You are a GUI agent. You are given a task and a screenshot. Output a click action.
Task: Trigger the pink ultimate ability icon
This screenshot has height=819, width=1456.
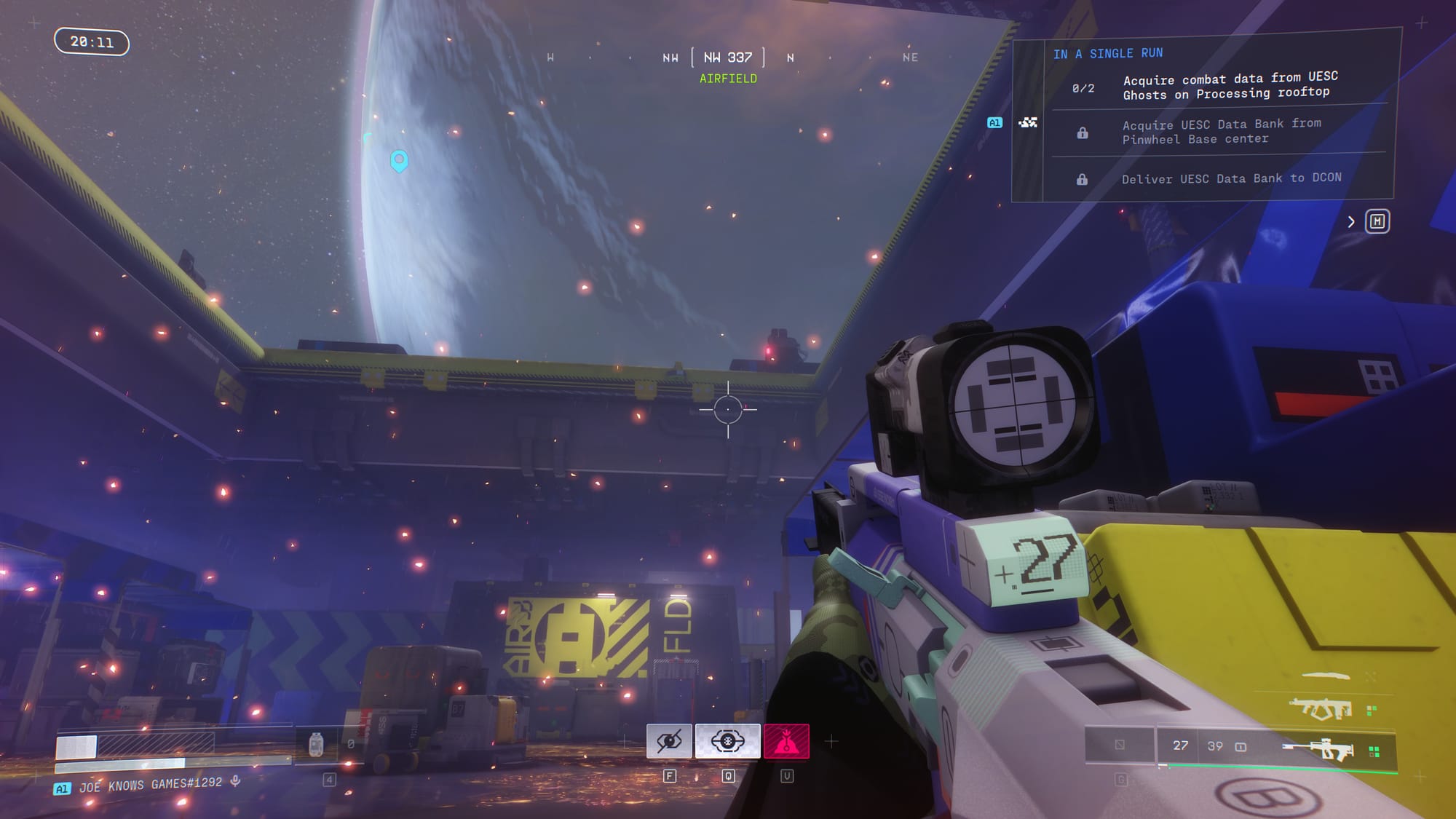[x=786, y=741]
